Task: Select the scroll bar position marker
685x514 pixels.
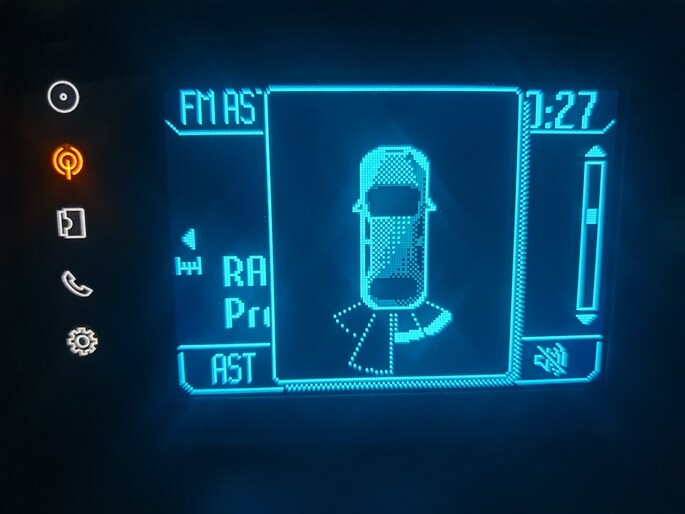Action: tap(593, 214)
